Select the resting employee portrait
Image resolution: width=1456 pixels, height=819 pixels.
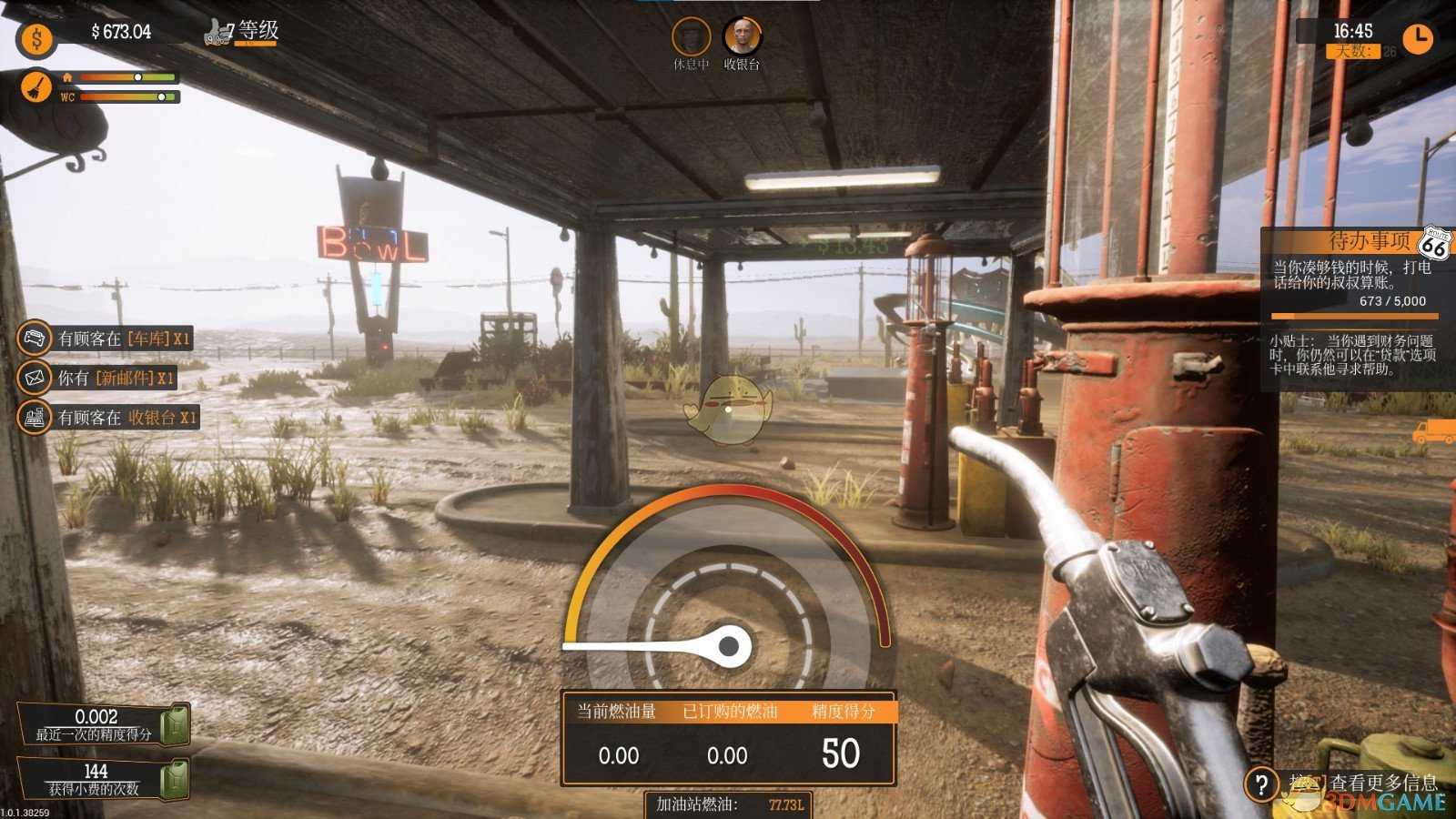[691, 37]
